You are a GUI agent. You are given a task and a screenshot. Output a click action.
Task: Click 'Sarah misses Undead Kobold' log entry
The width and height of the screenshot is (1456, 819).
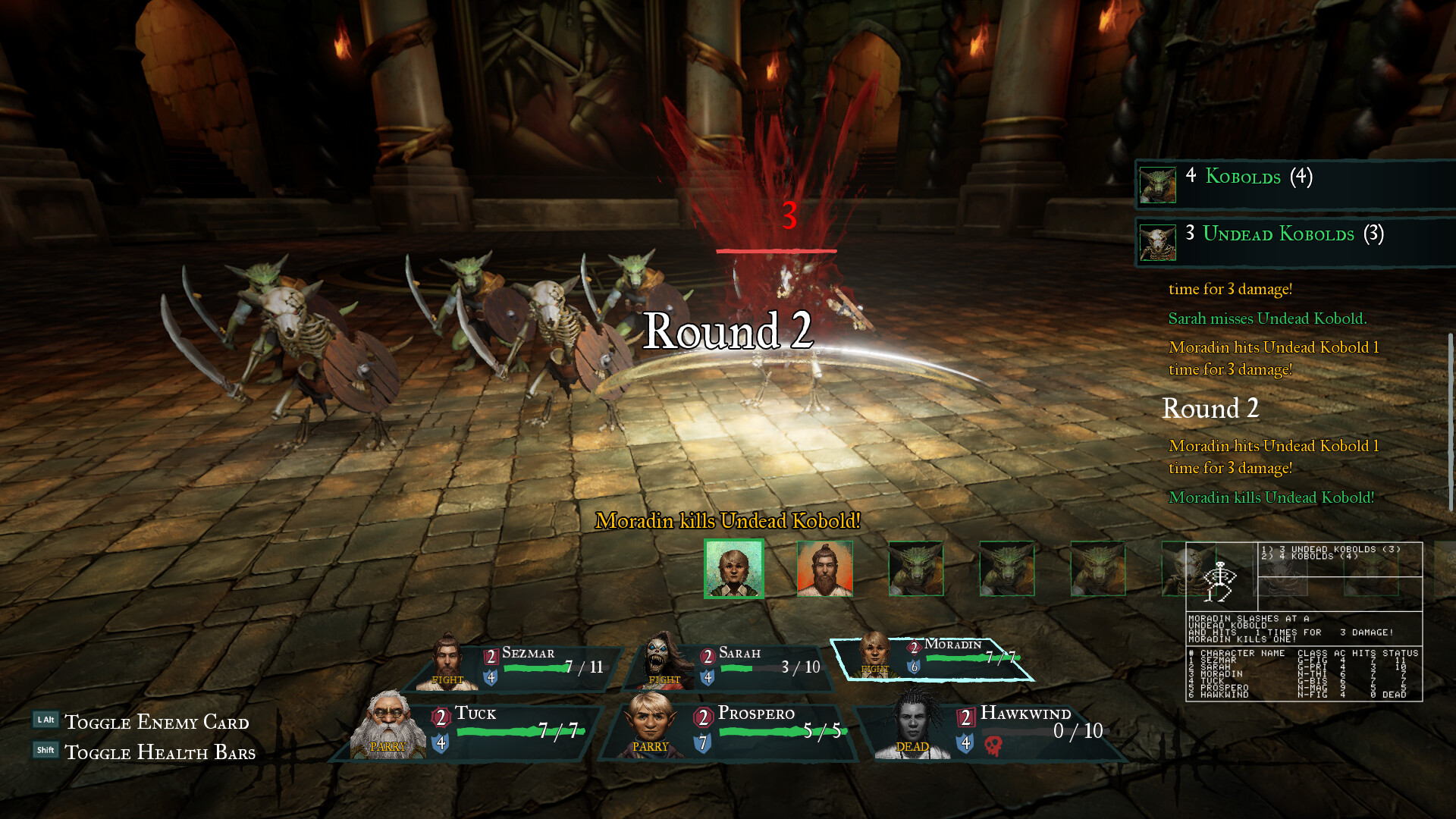coord(1266,318)
